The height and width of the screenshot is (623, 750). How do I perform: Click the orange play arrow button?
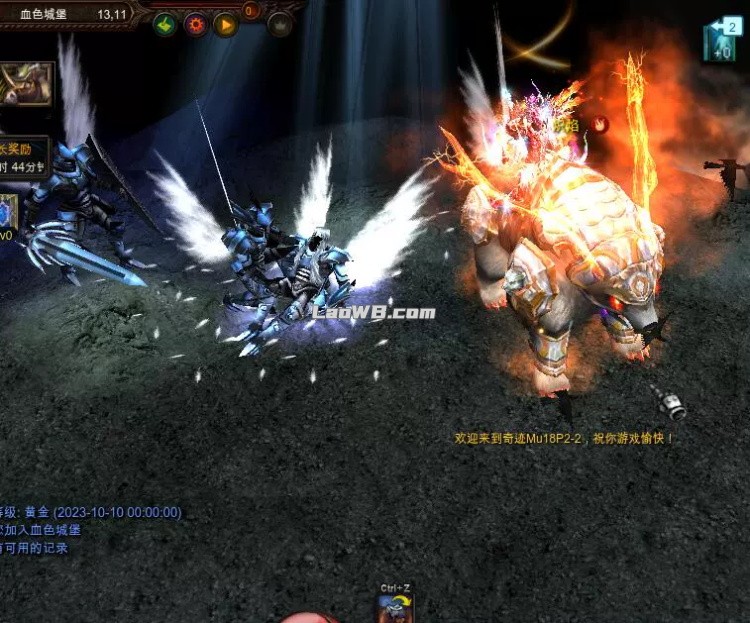coord(225,24)
